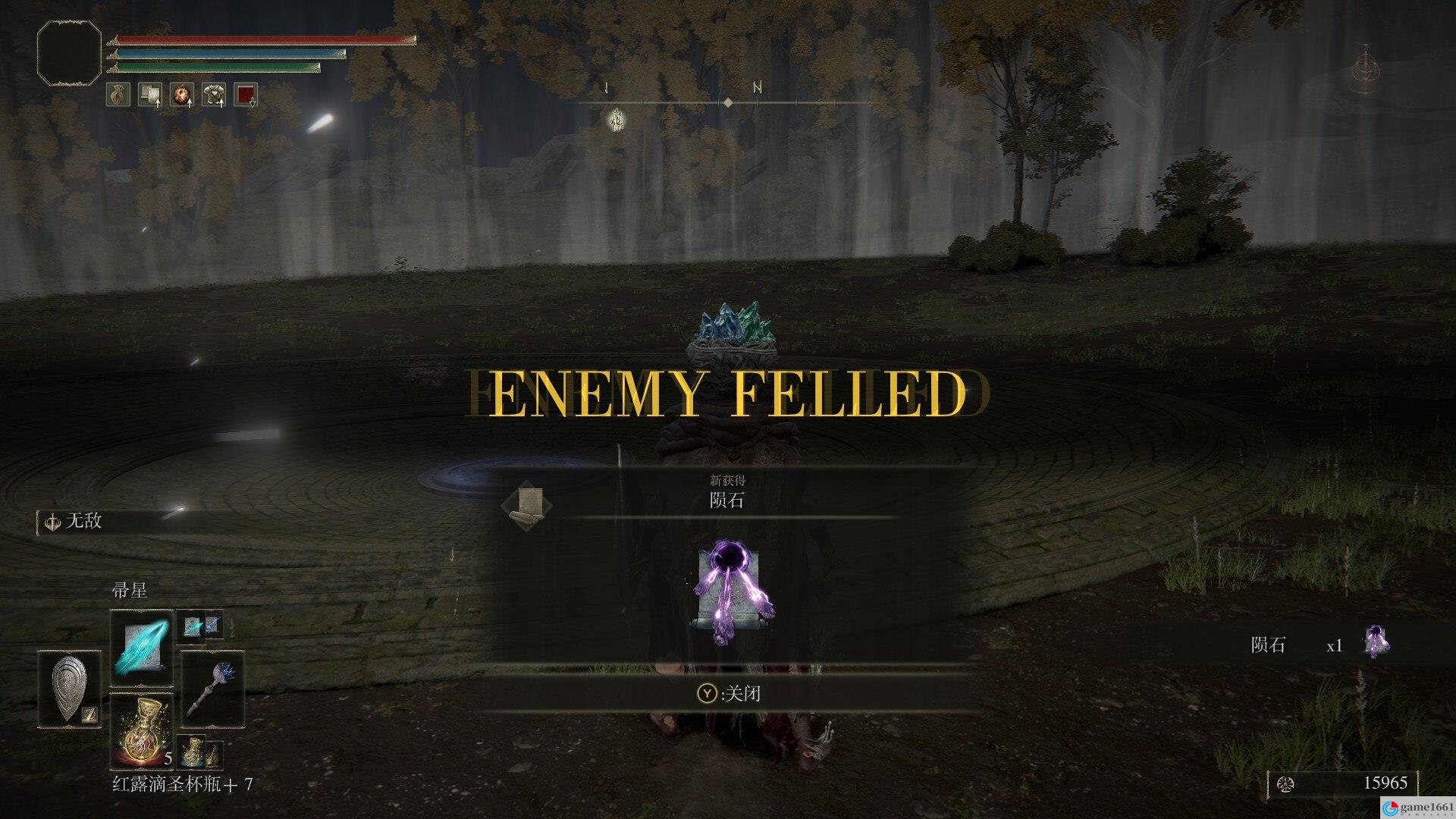Click the scroll category icon beside 陨石 title

526,504
